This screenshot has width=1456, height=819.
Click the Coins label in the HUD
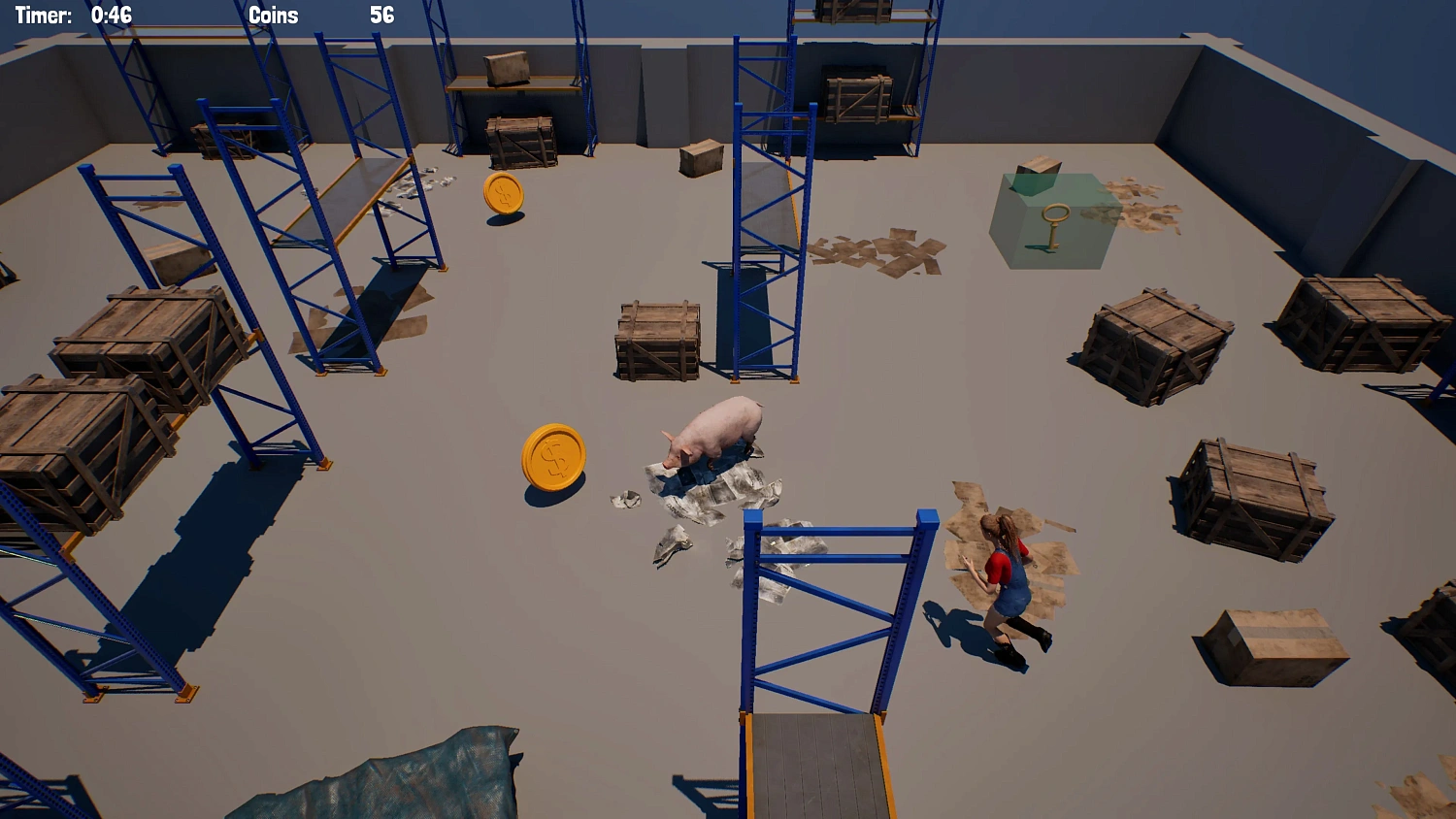pyautogui.click(x=275, y=16)
